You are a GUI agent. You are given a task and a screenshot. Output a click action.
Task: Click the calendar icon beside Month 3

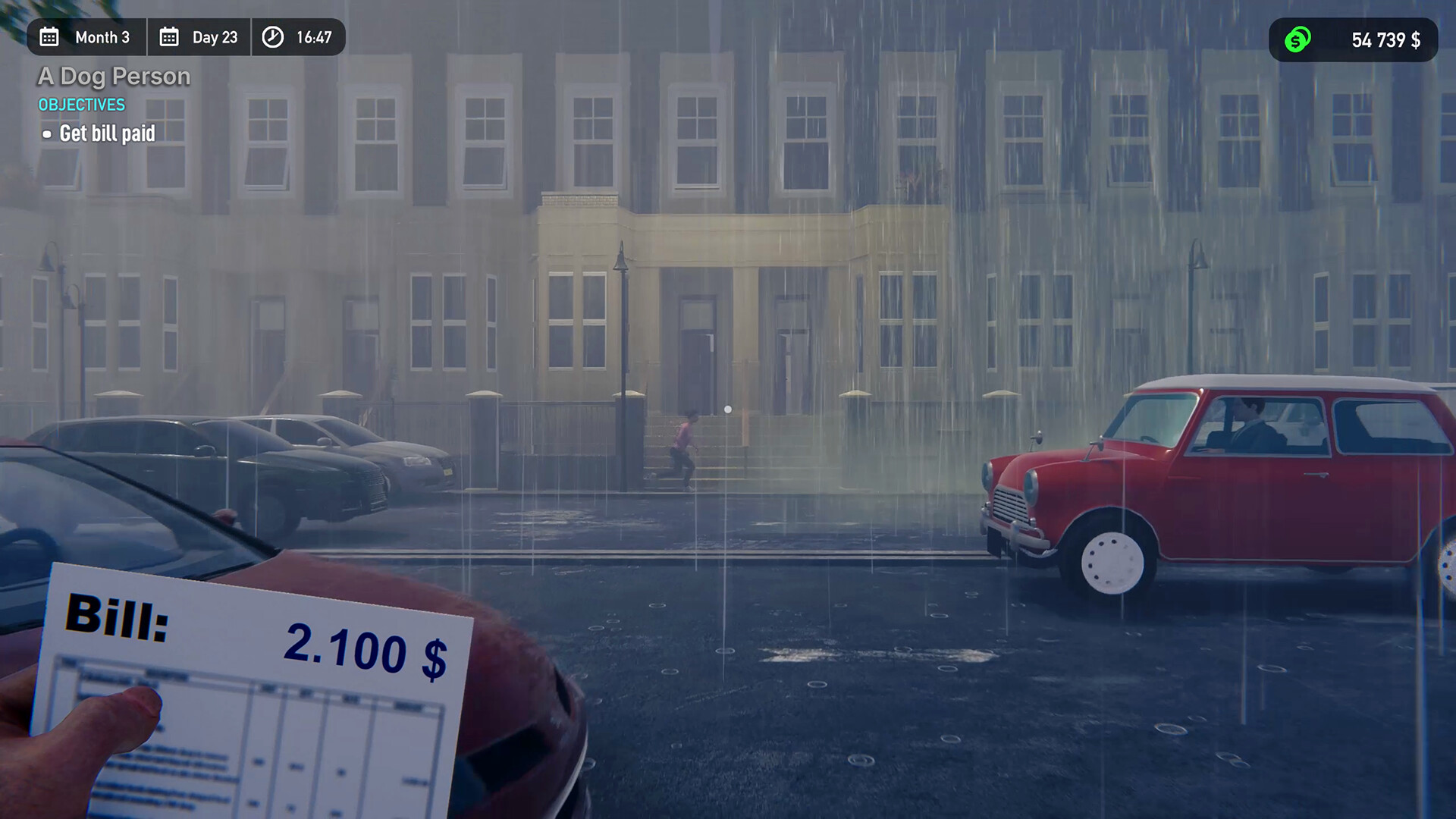click(49, 36)
